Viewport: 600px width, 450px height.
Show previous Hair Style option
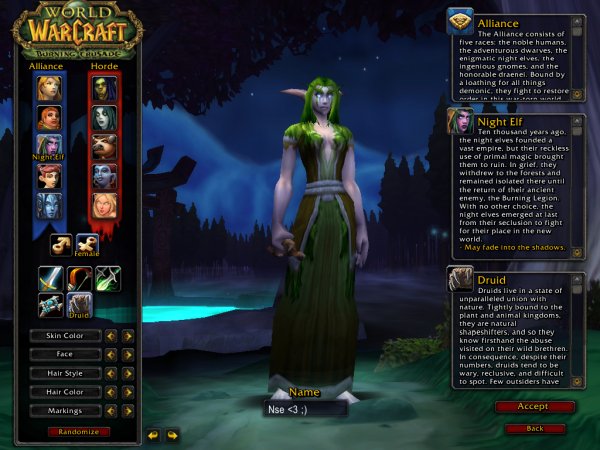[111, 373]
